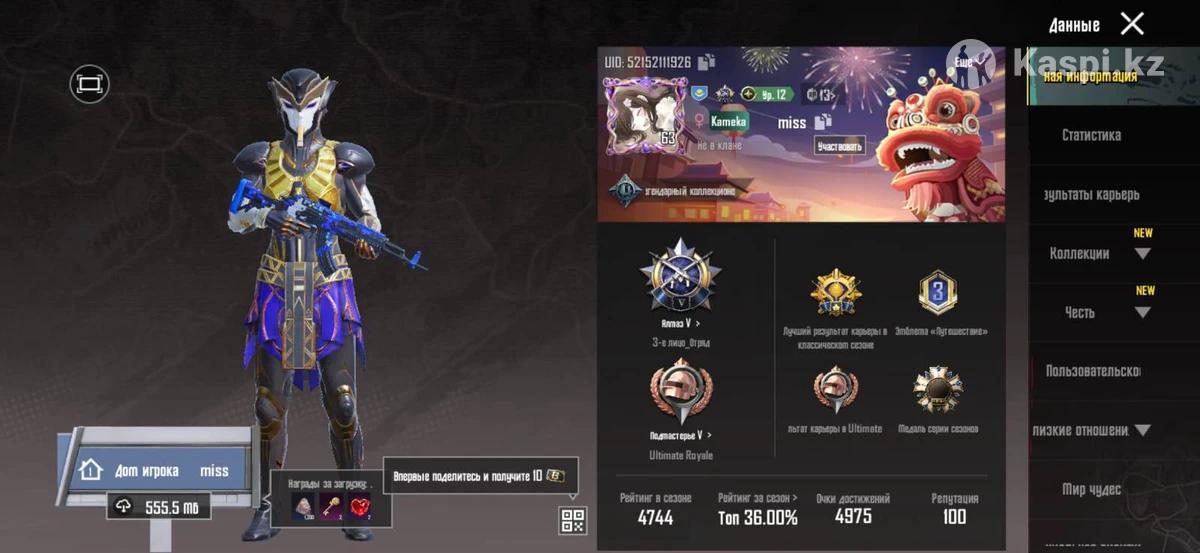Open the Статистика section

pos(1091,135)
